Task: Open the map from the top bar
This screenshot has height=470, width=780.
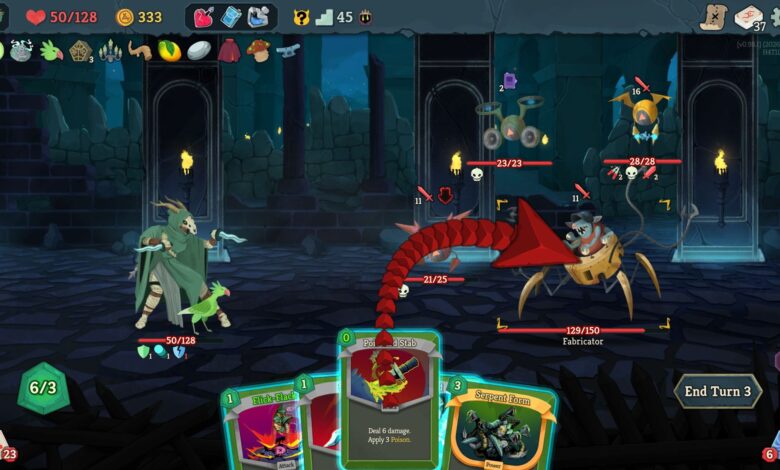Action: tap(712, 17)
